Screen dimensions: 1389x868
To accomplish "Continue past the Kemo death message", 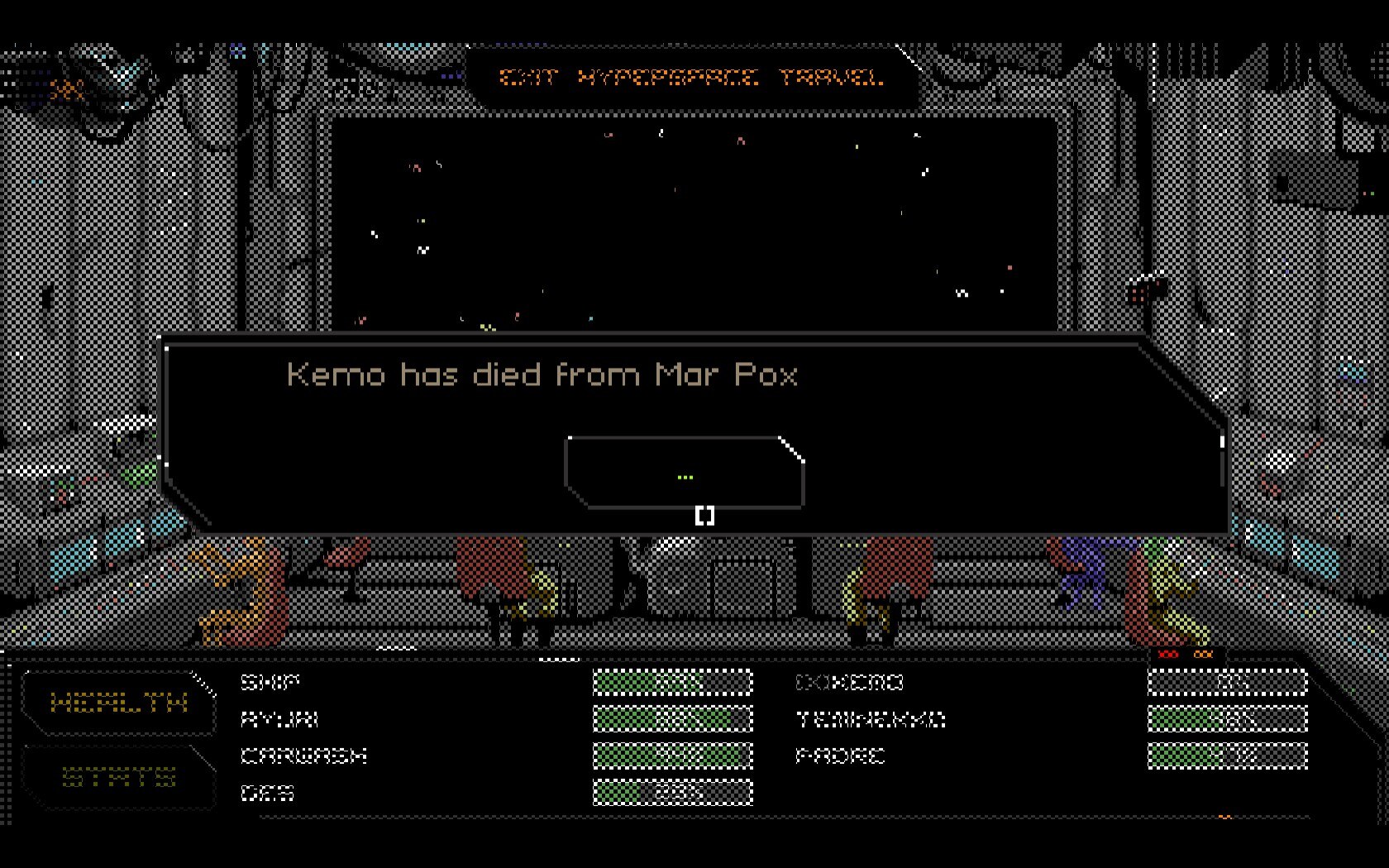I will [685, 473].
